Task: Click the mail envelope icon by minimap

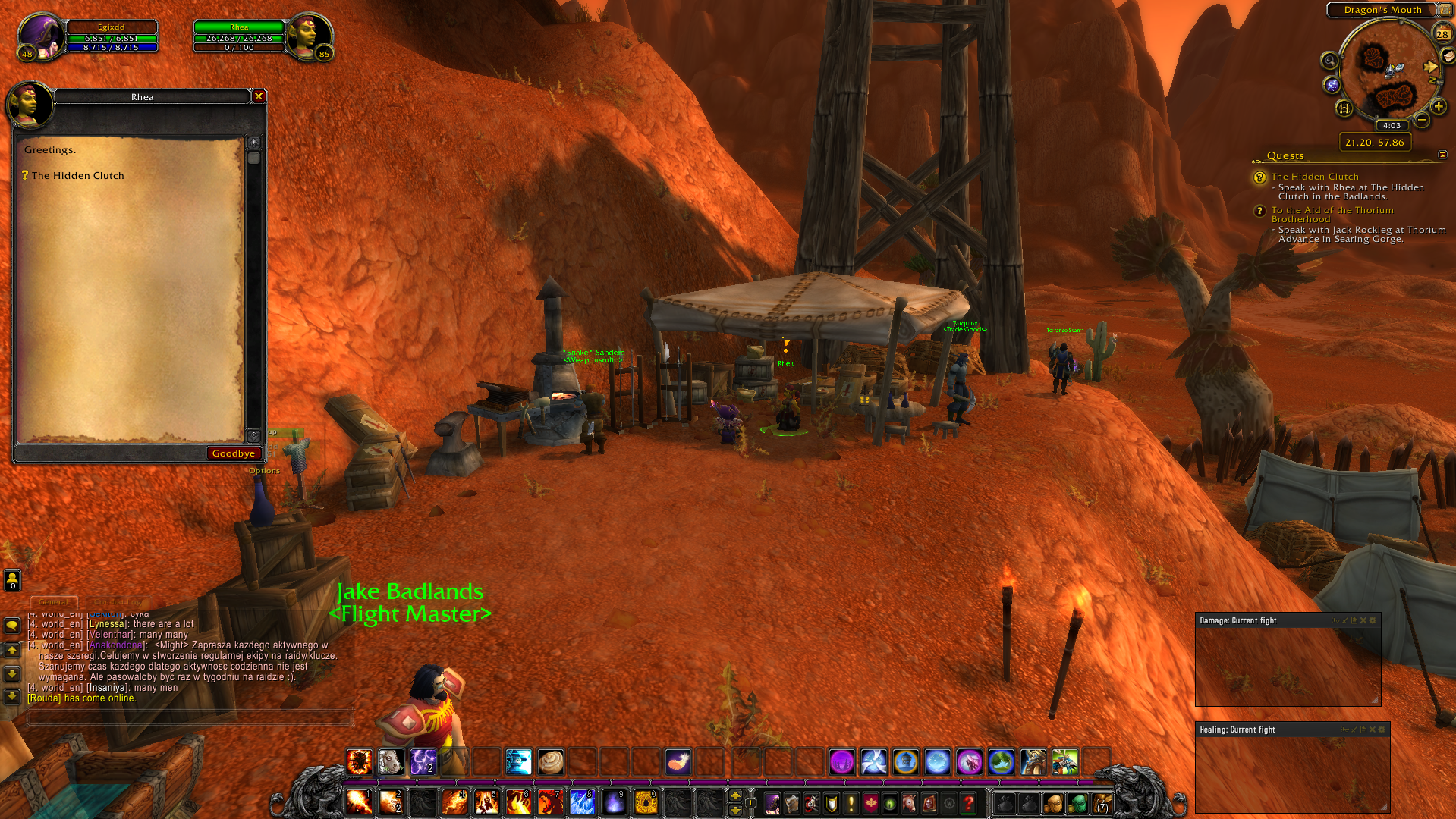Action: [x=1449, y=56]
